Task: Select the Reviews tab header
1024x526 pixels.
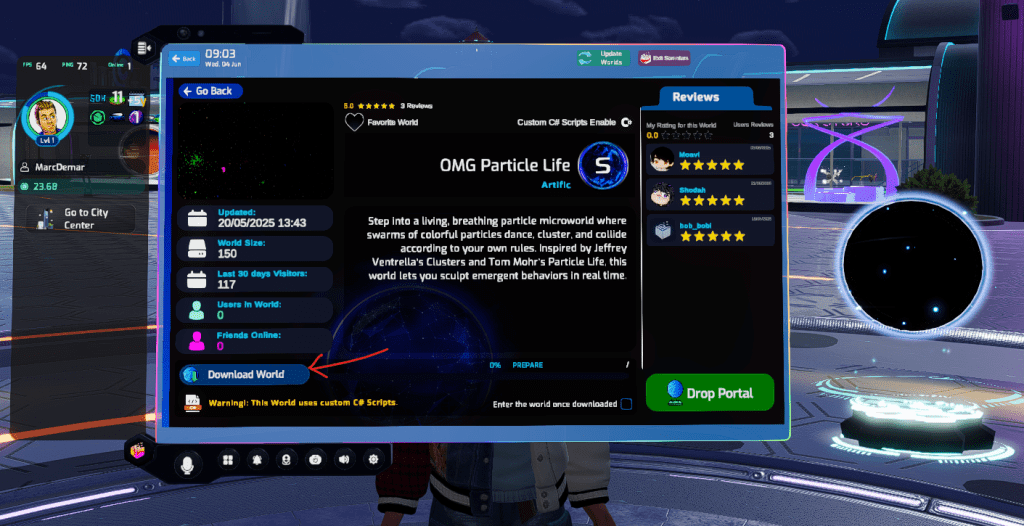Action: [695, 97]
